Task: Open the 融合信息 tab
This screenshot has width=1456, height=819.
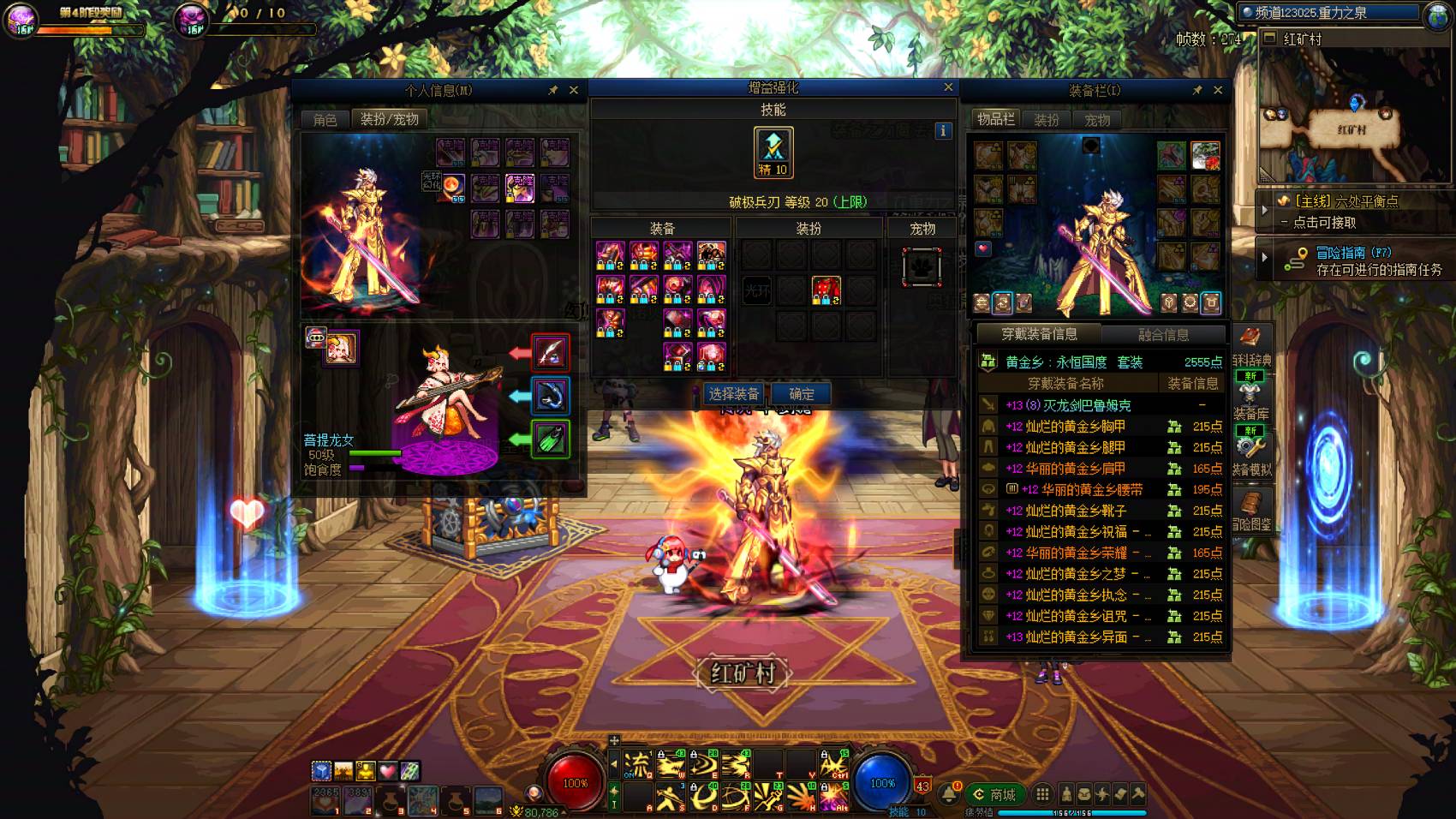Action: click(1163, 335)
